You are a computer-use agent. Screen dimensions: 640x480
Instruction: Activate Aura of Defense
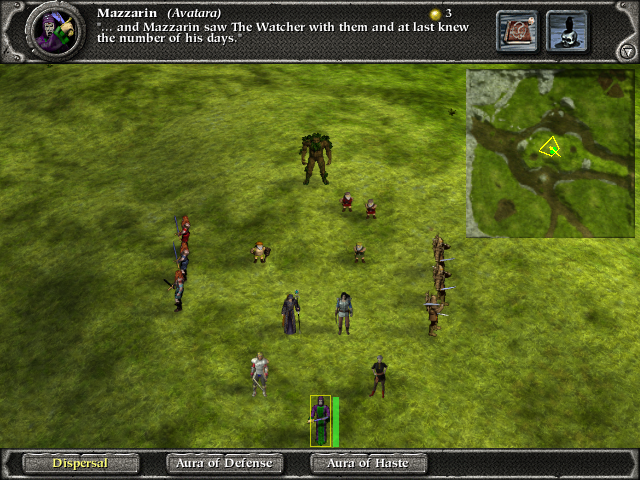224,463
